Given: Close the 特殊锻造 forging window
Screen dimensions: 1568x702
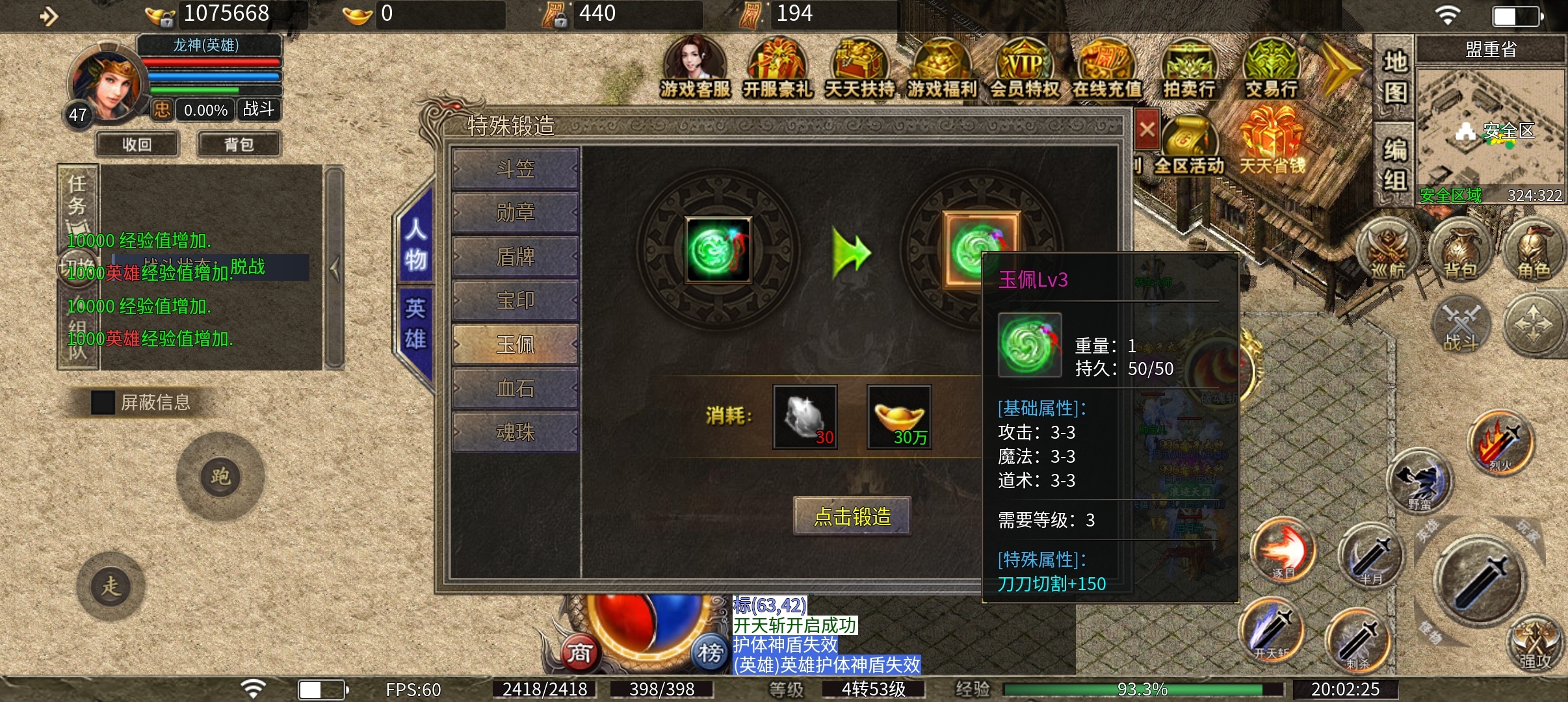Looking at the screenshot, I should click(x=1147, y=129).
